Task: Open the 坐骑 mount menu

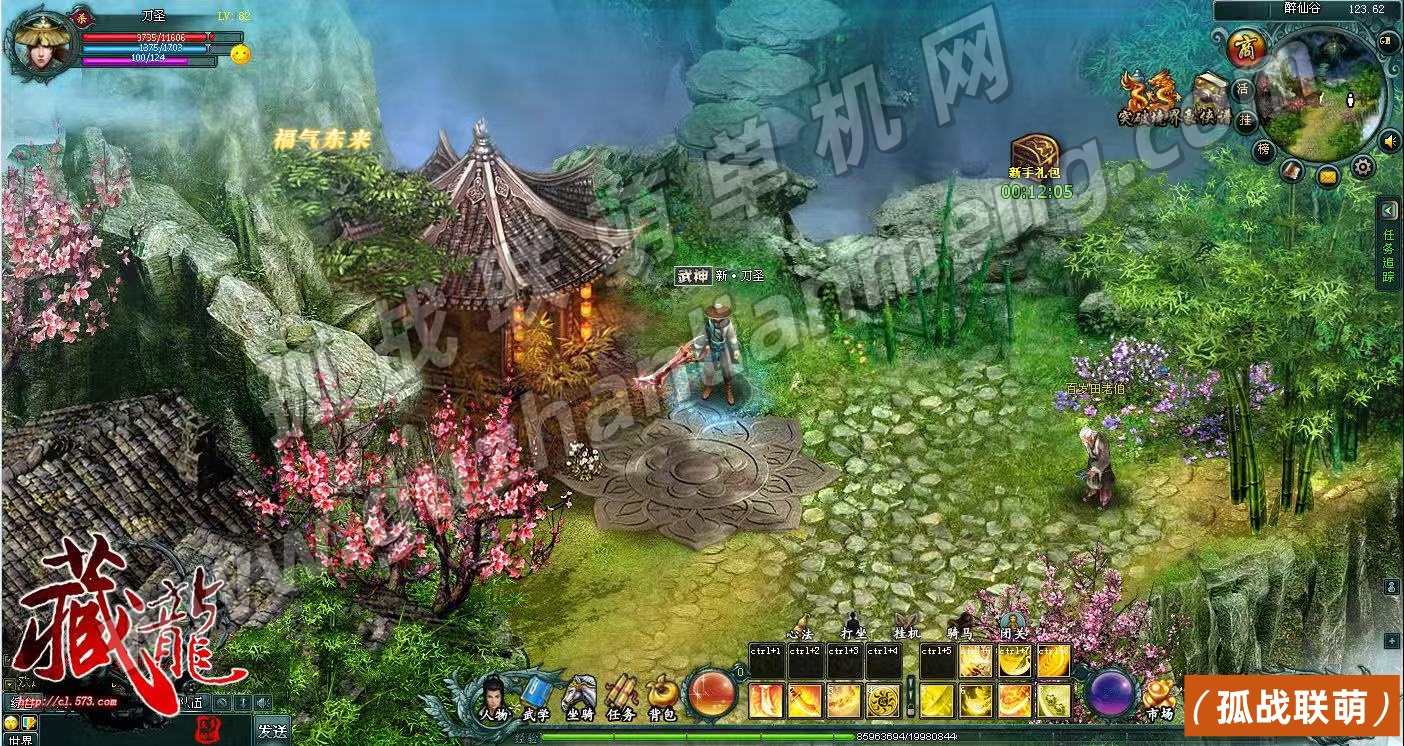Action: pos(579,697)
